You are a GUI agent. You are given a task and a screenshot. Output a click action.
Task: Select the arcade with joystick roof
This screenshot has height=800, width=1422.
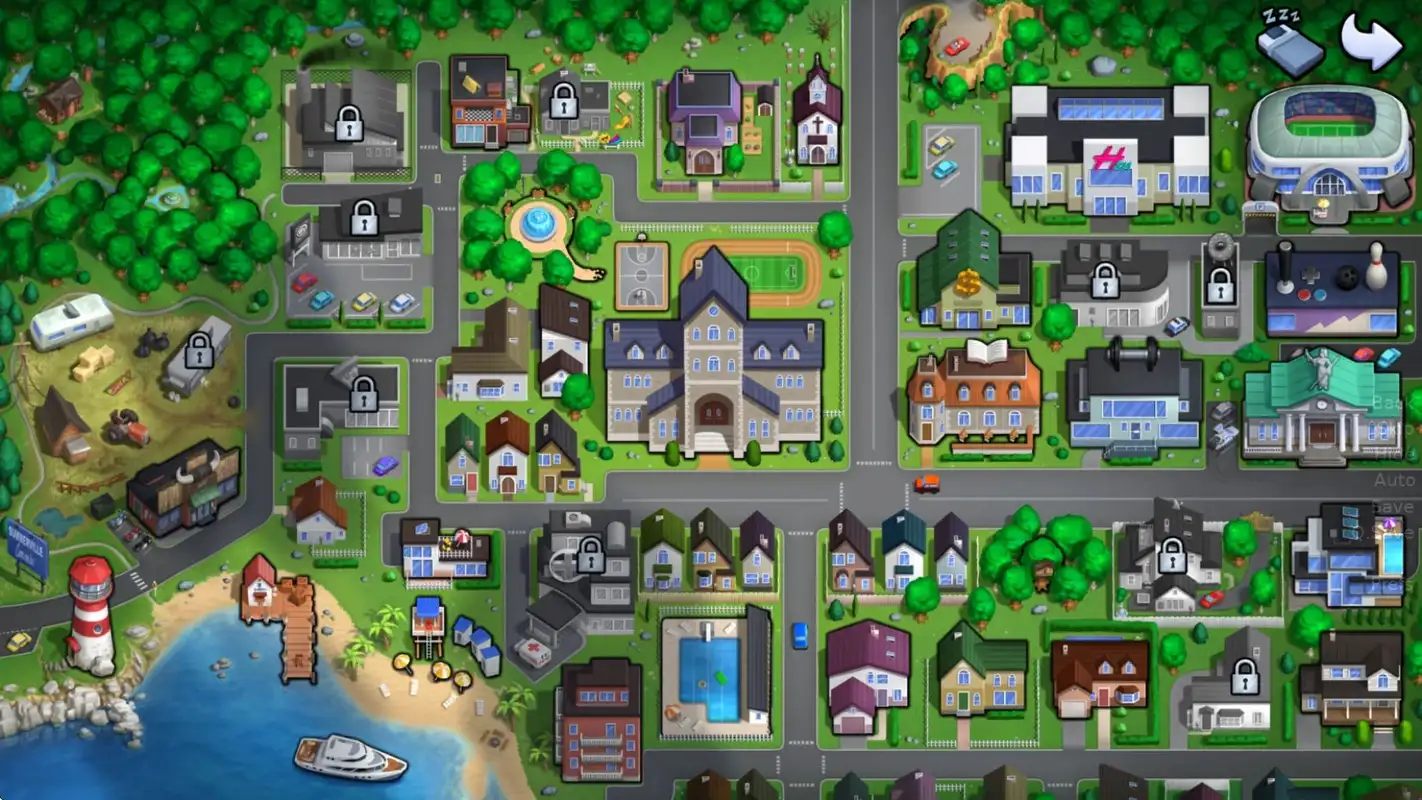click(1331, 289)
